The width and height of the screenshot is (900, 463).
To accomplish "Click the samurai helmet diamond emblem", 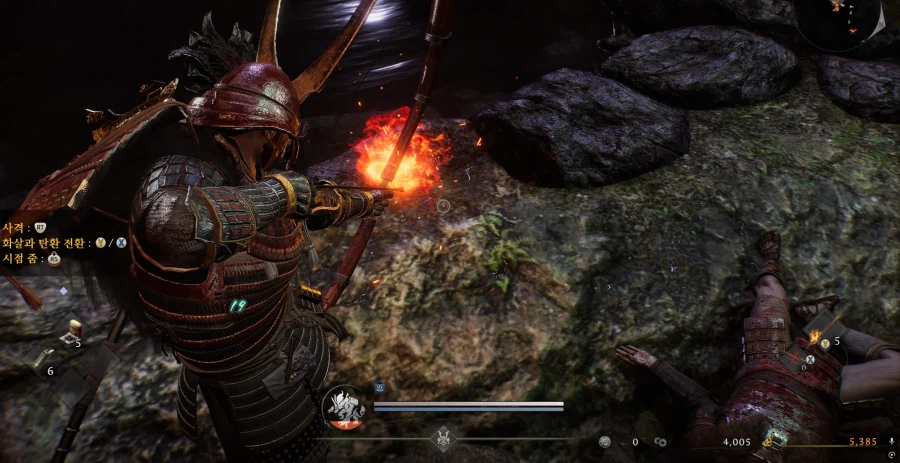I will 444,438.
